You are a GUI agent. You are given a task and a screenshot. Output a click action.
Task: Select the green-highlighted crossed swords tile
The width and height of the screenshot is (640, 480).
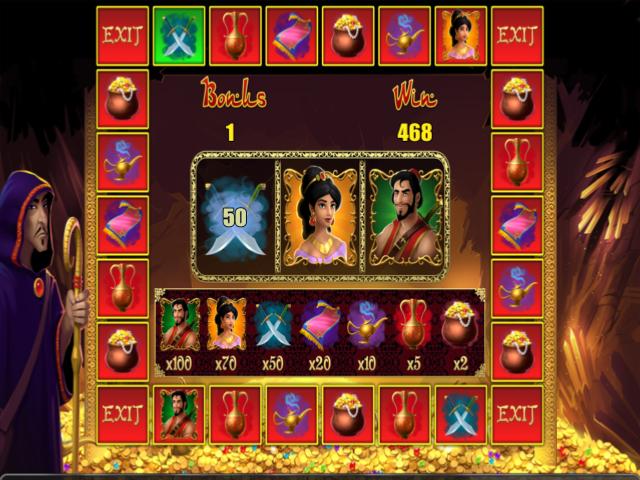click(x=179, y=35)
